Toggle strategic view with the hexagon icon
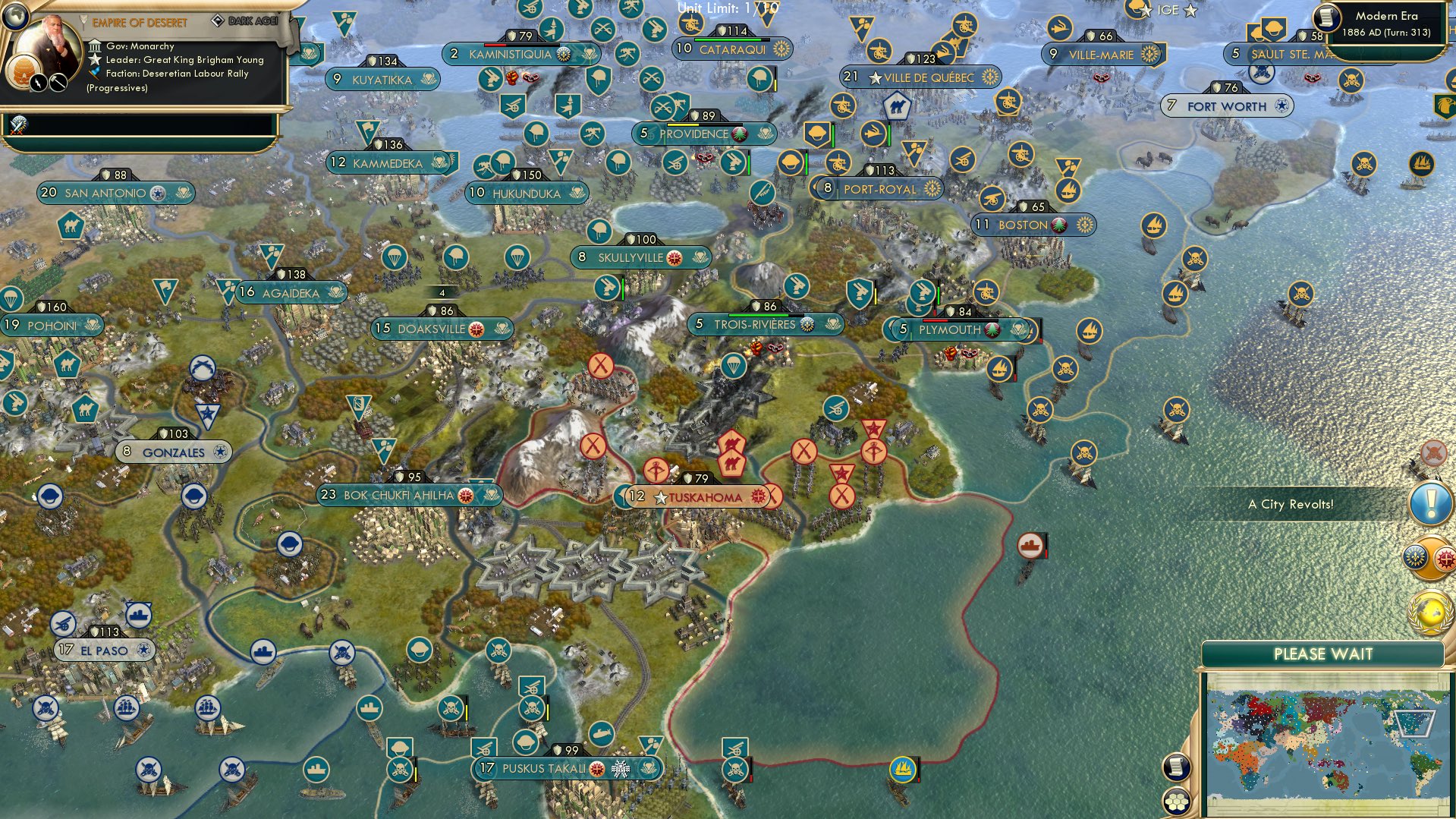The width and height of the screenshot is (1456, 819). pos(1176,802)
